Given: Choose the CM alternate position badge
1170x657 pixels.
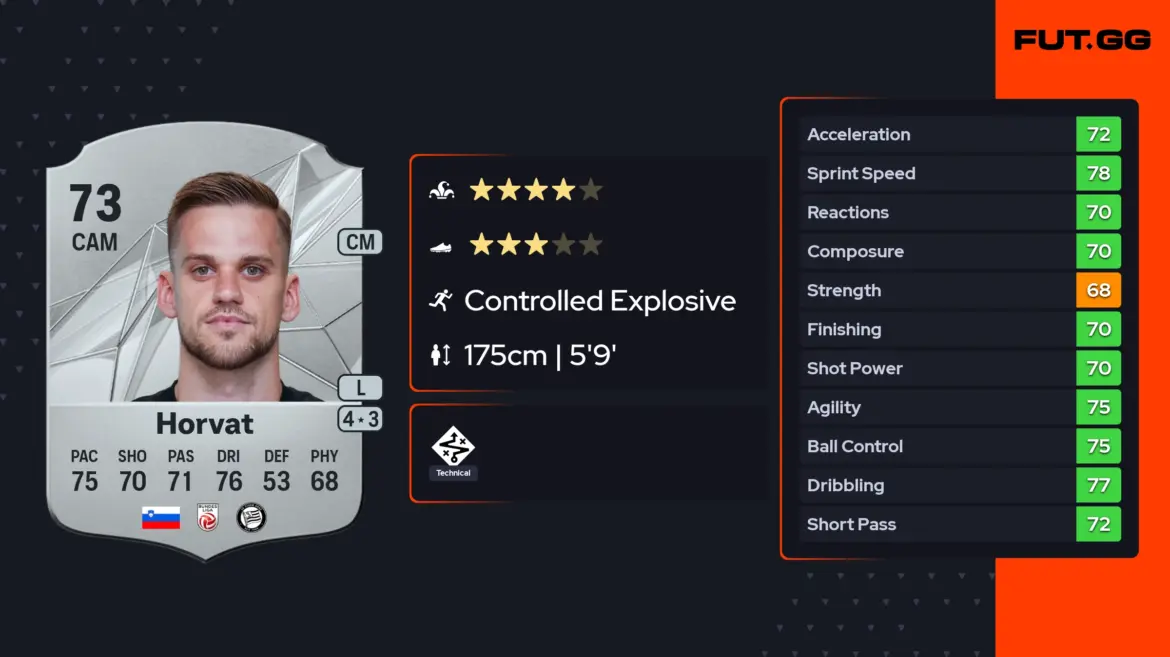Looking at the screenshot, I should [360, 241].
